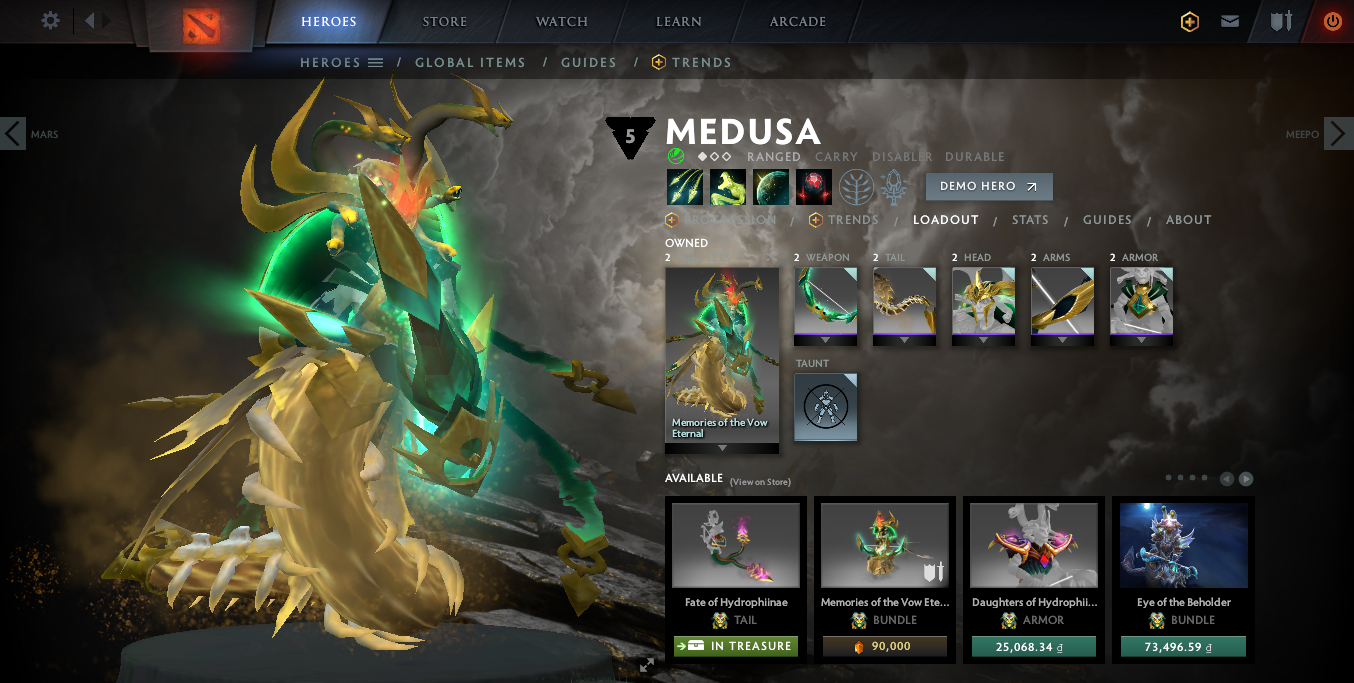
Task: Switch to the Stats hero tab
Action: pyautogui.click(x=1029, y=220)
